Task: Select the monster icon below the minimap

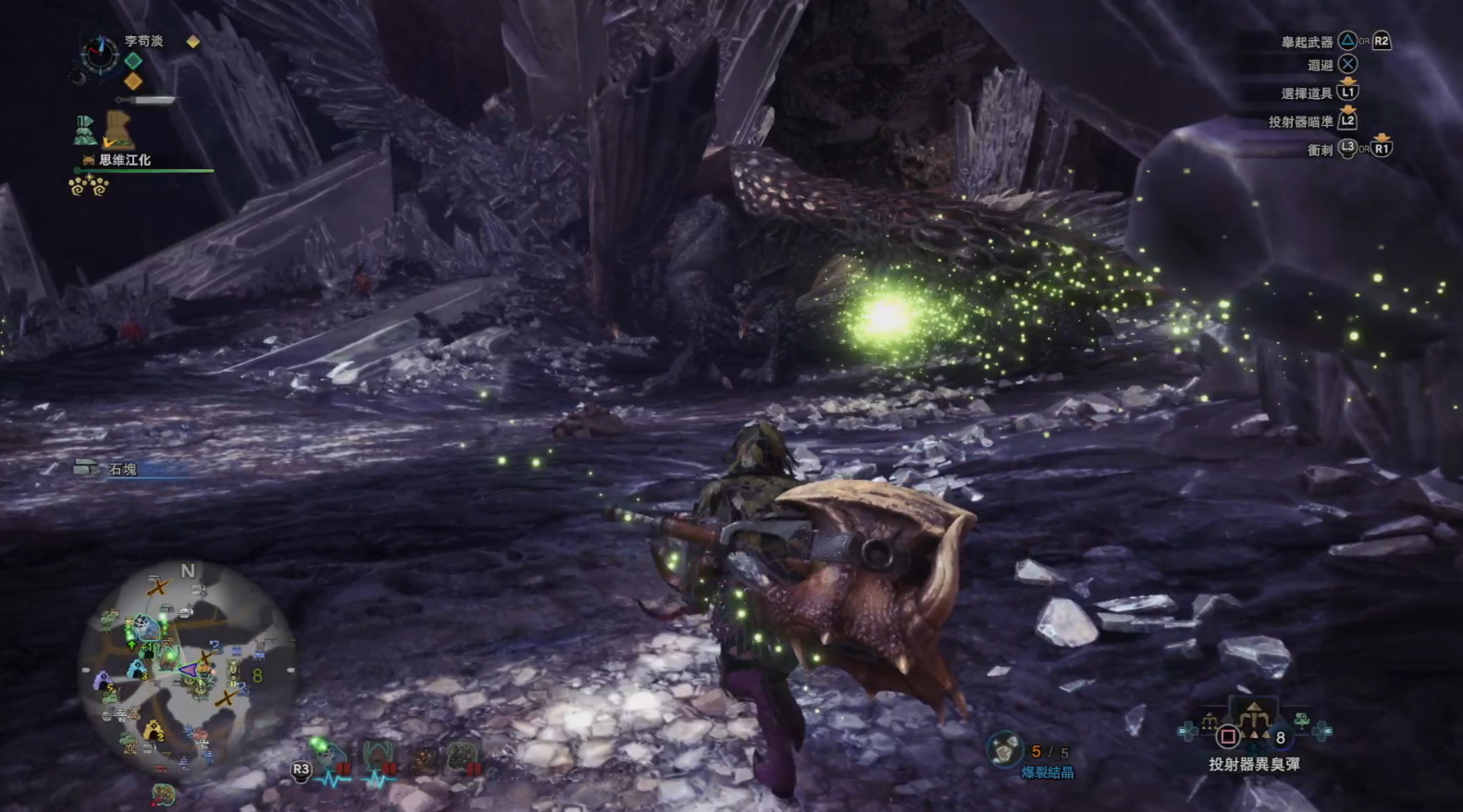Action: [x=164, y=794]
